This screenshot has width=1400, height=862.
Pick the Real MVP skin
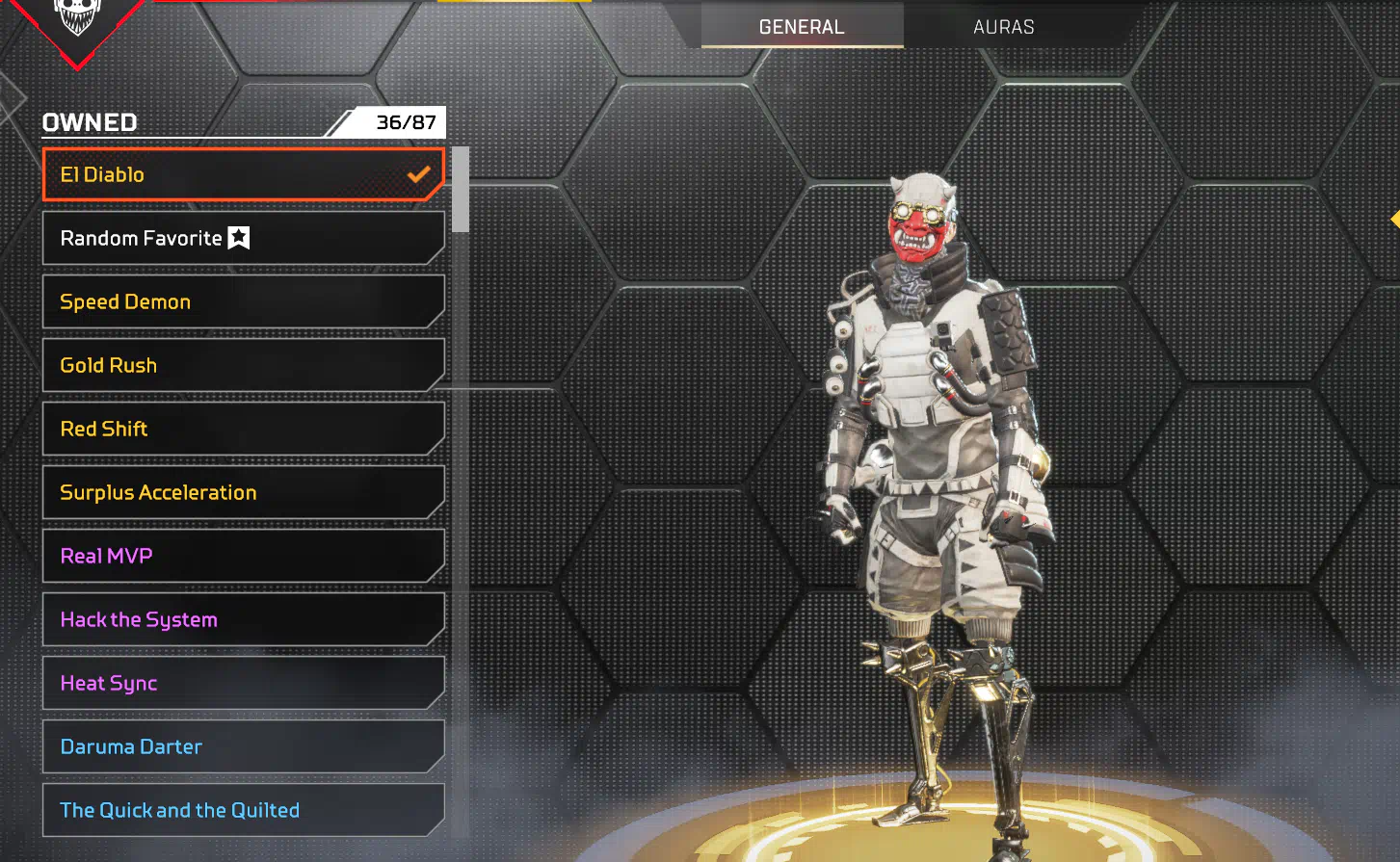click(243, 556)
